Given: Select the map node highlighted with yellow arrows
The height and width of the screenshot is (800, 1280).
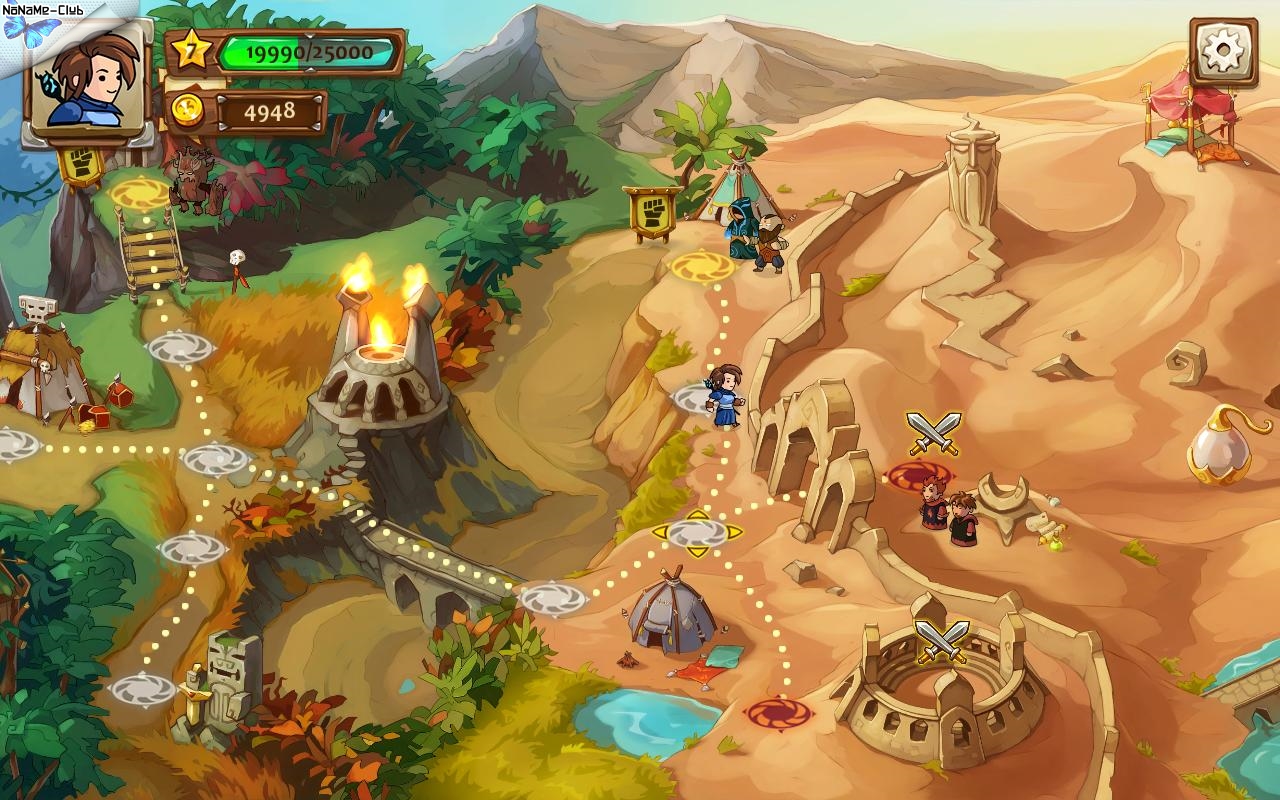Looking at the screenshot, I should [x=697, y=533].
